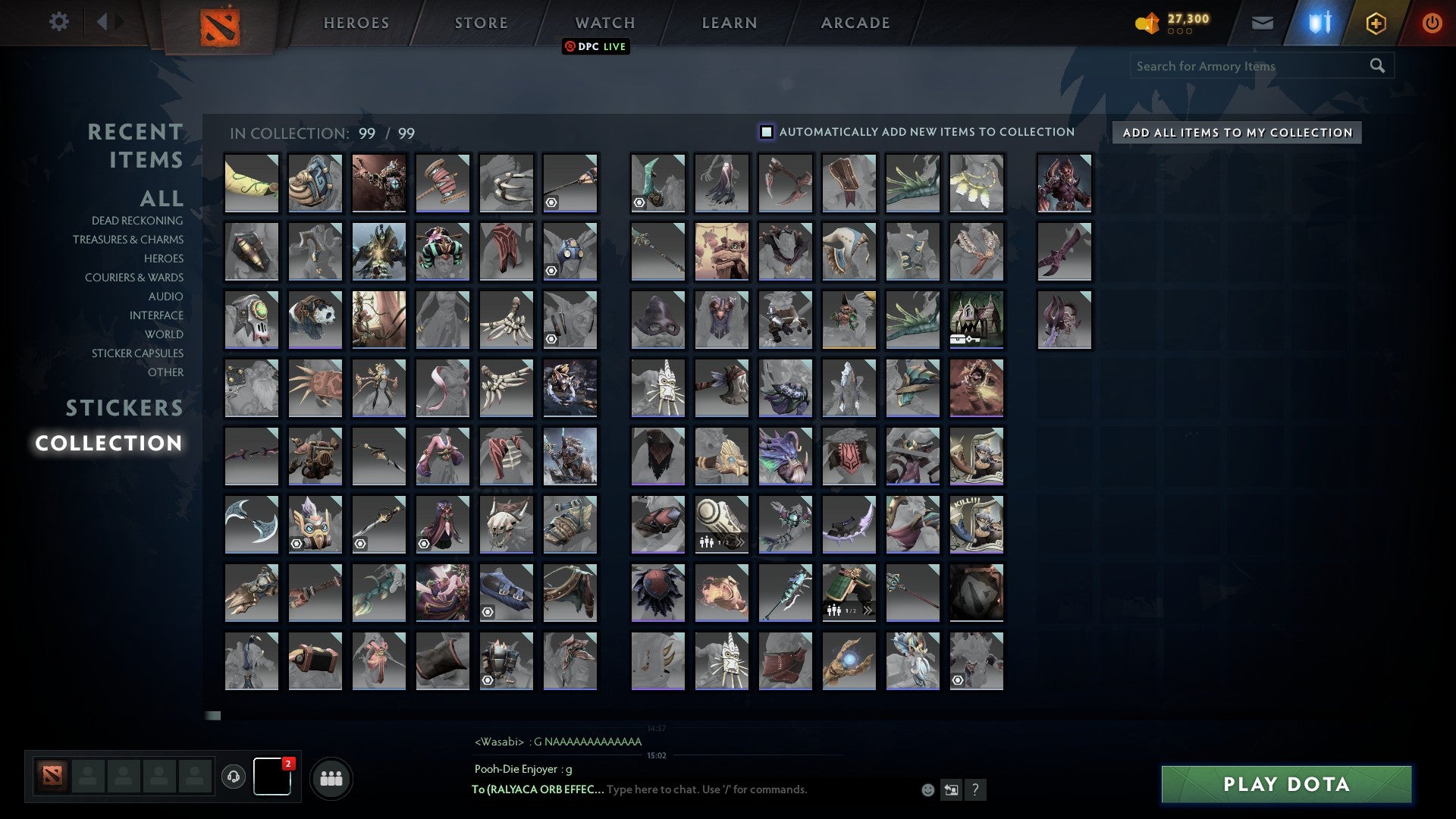The height and width of the screenshot is (819, 1456).
Task: Click ADD ALL ITEMS TO MY COLLECTION
Action: coord(1236,132)
